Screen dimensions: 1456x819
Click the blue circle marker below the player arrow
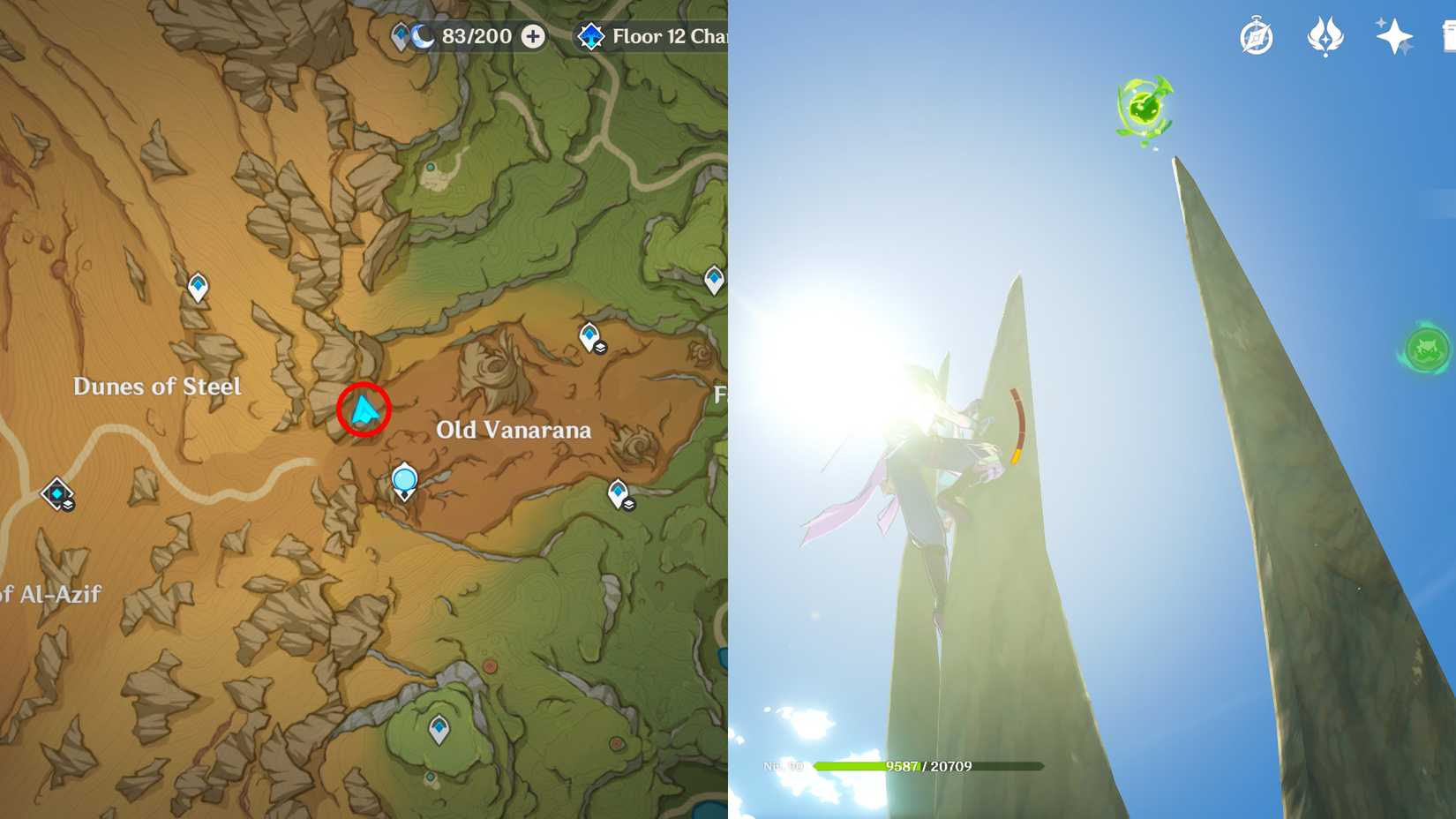(403, 479)
